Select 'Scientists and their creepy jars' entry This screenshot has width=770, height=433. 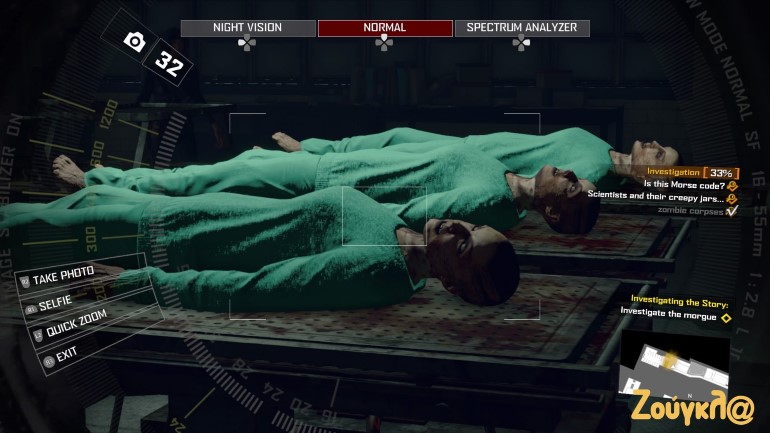pyautogui.click(x=657, y=196)
